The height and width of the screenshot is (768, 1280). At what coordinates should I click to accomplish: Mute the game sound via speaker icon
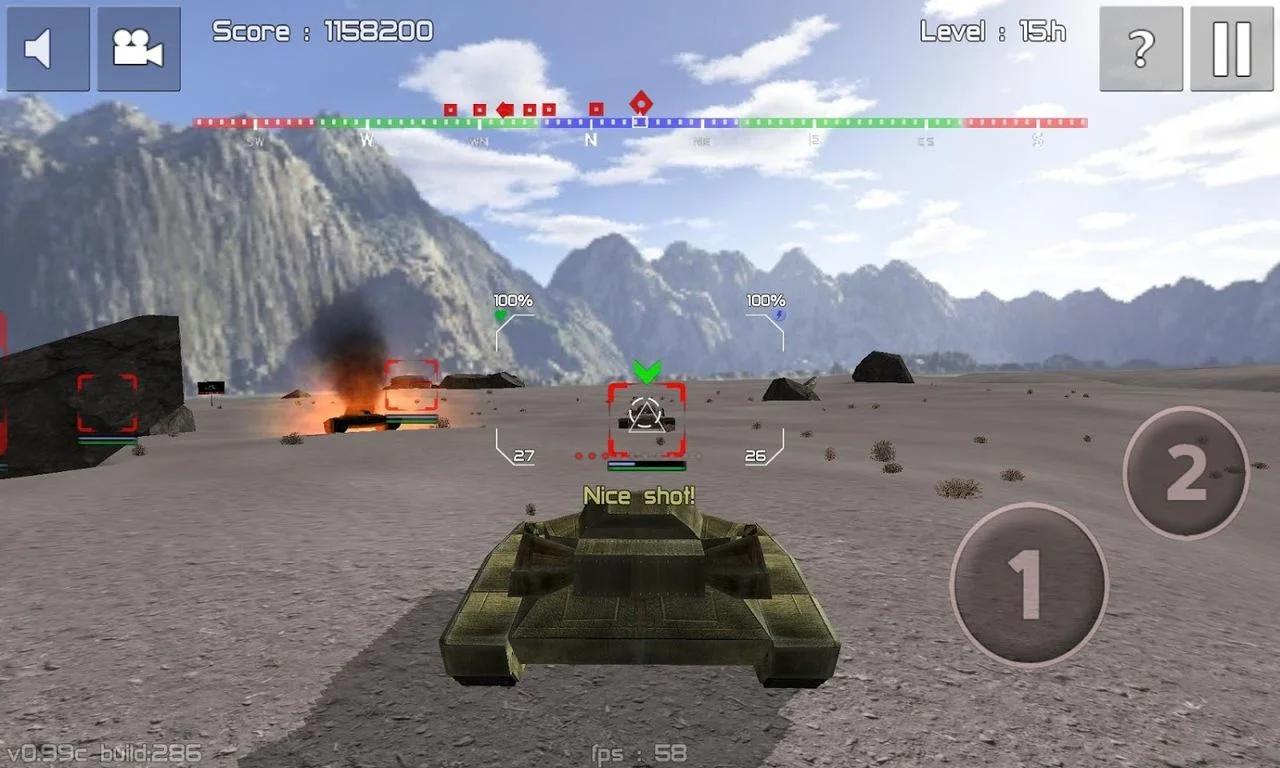(47, 49)
